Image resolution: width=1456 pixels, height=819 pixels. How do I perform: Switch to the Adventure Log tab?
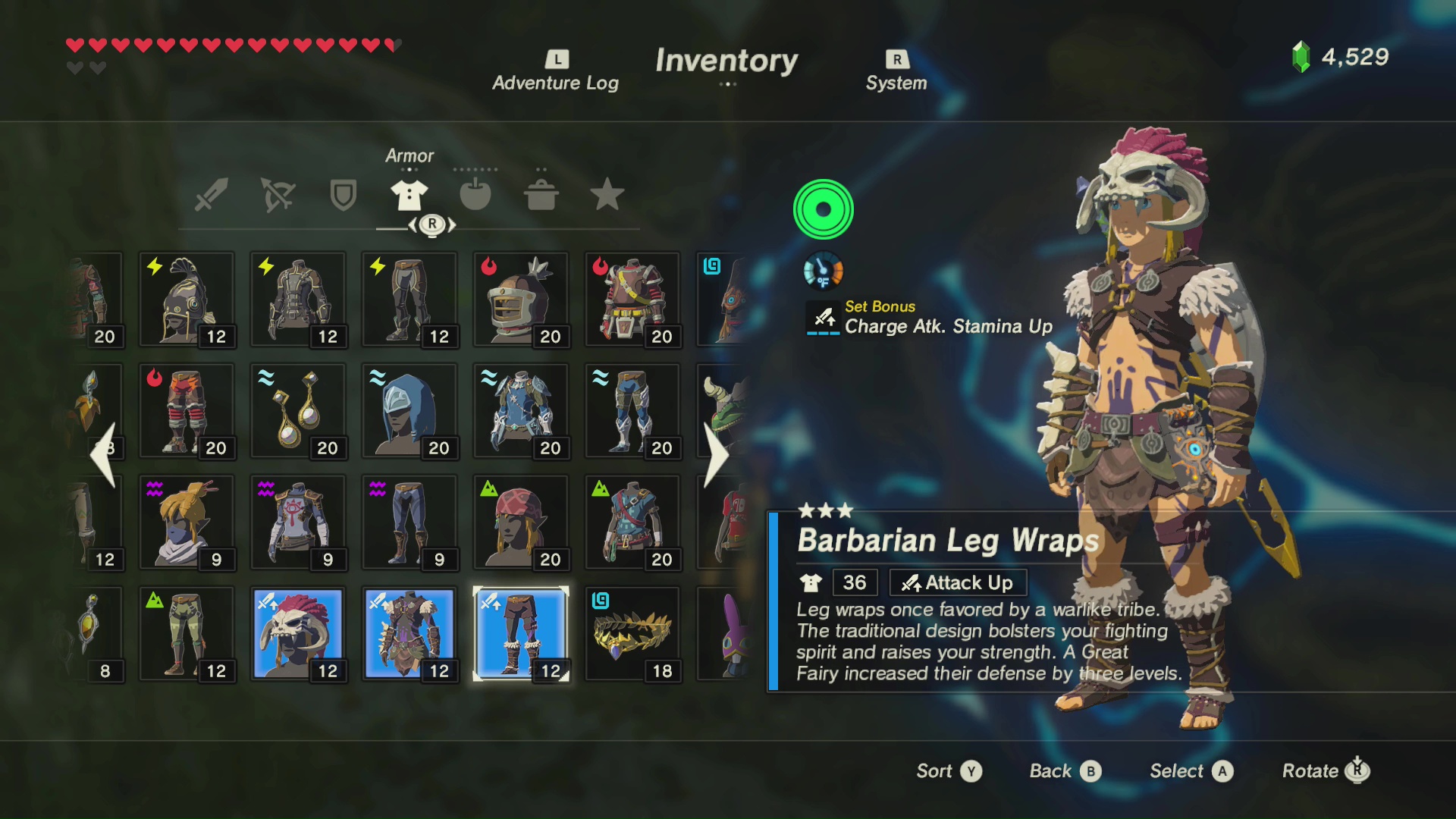coord(555,72)
